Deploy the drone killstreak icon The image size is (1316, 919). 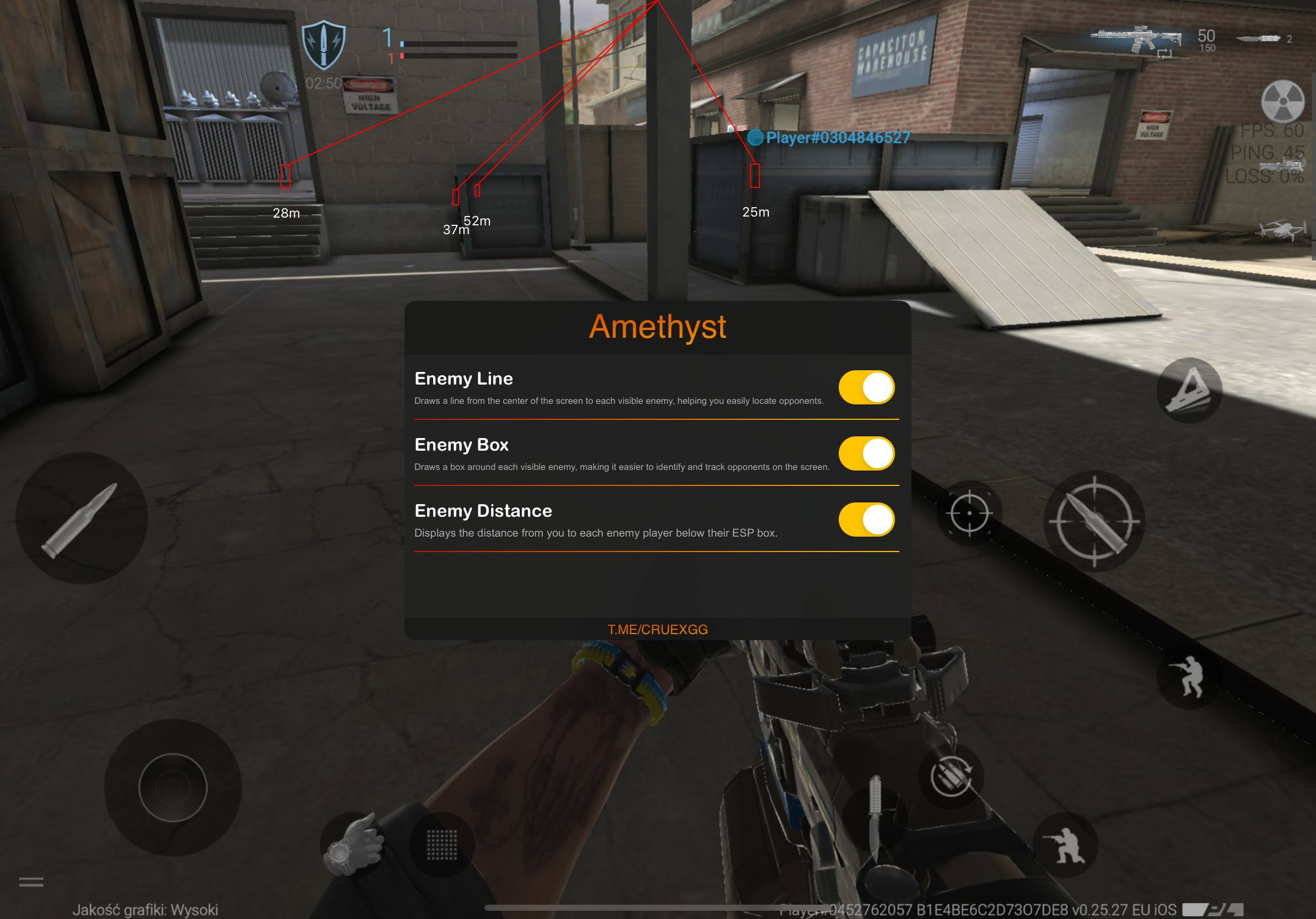coord(1283,230)
